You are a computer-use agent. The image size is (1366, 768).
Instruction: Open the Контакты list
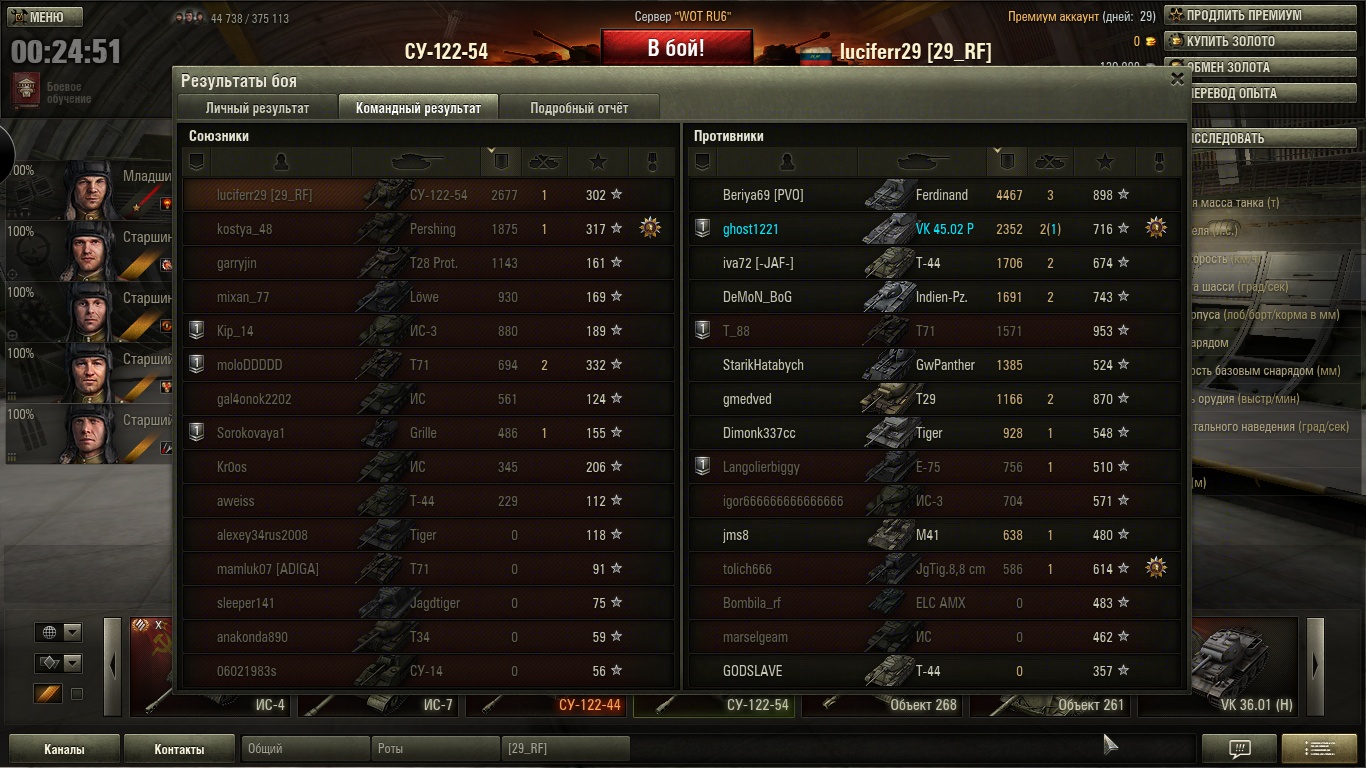pos(179,749)
